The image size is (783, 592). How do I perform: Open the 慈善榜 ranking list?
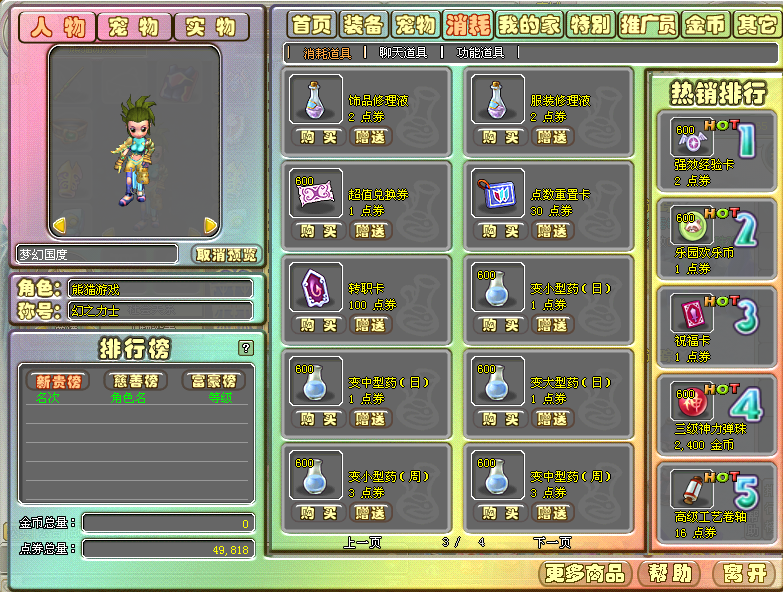(x=136, y=381)
